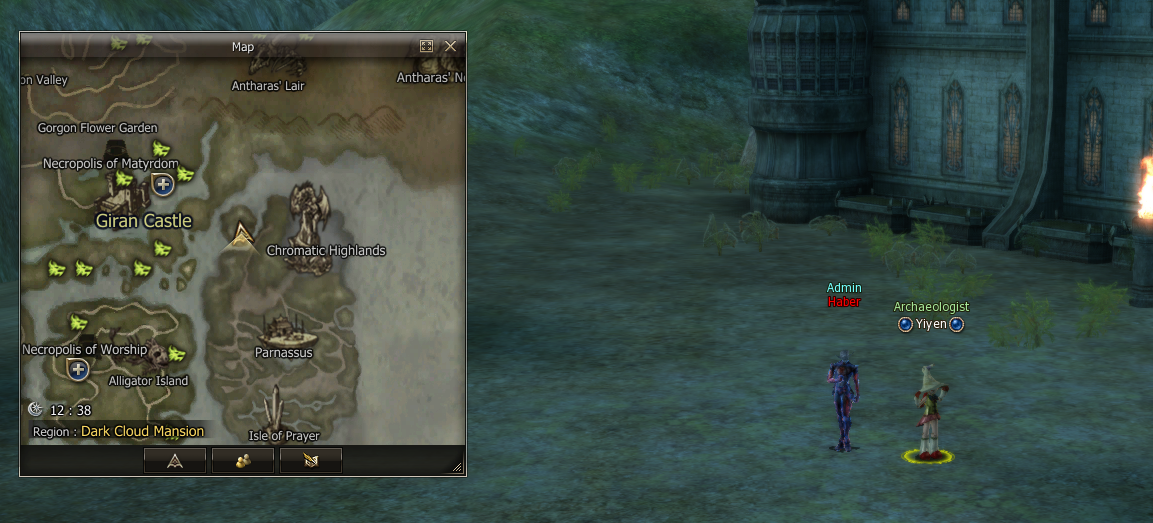Click Alligator Island on the map
The height and width of the screenshot is (523, 1153).
(148, 381)
